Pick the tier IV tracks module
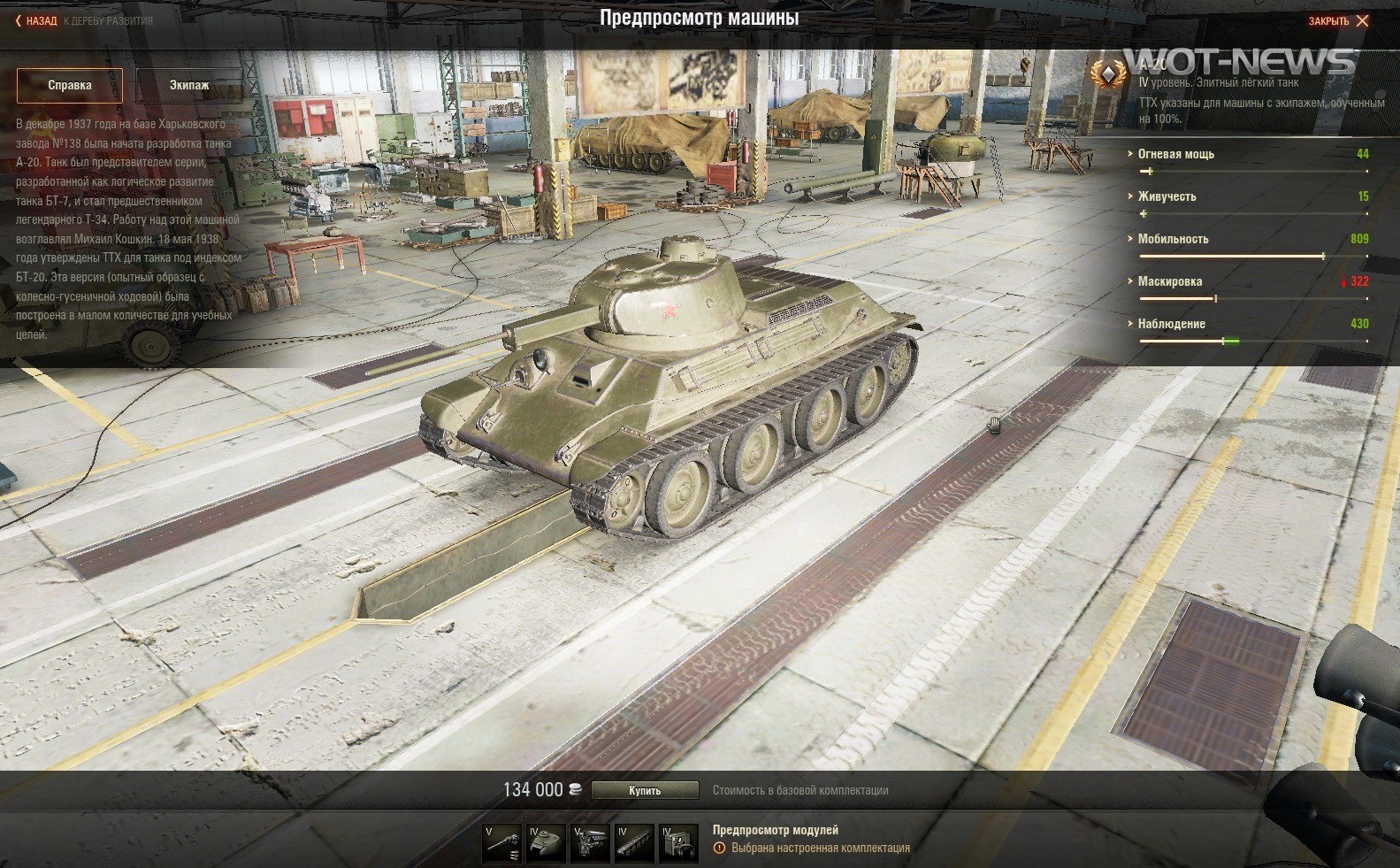 tap(634, 842)
